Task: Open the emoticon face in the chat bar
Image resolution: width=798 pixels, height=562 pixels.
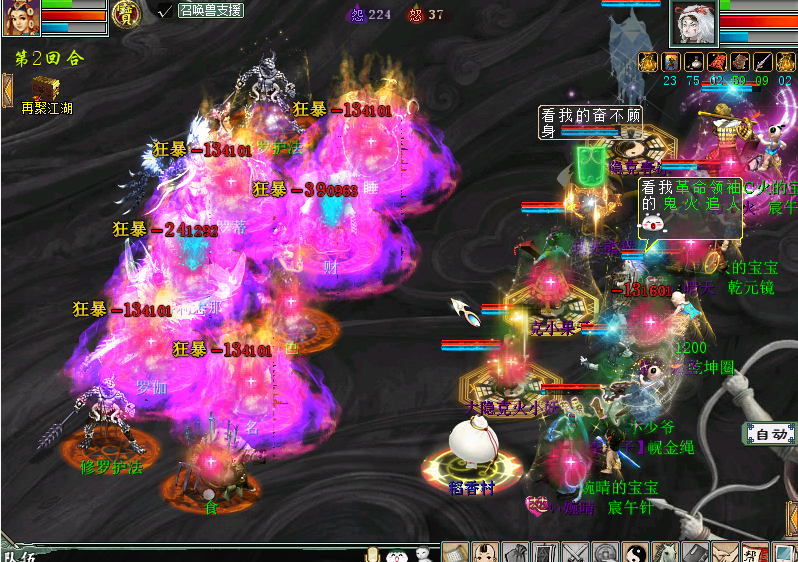Action: click(396, 553)
